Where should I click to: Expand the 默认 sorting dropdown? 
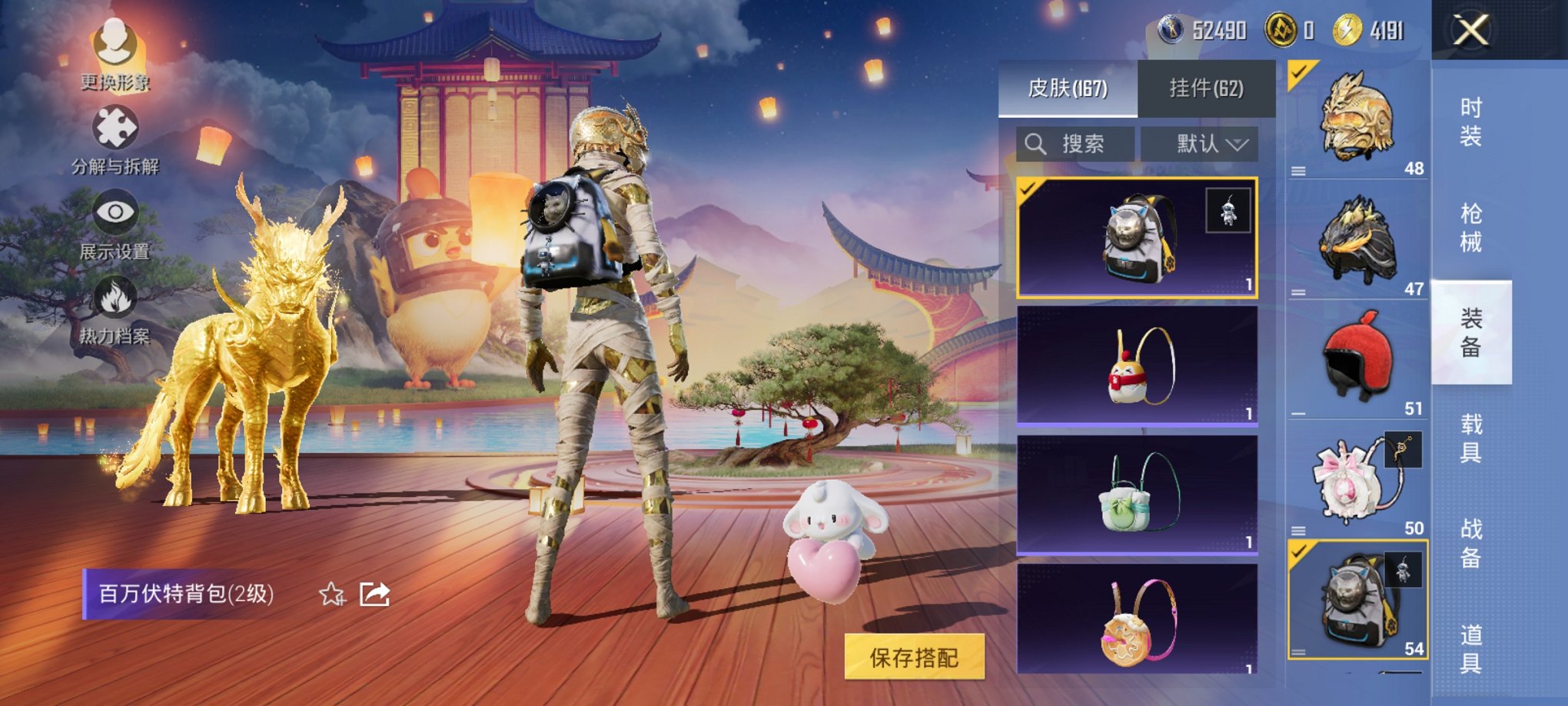[x=1199, y=143]
